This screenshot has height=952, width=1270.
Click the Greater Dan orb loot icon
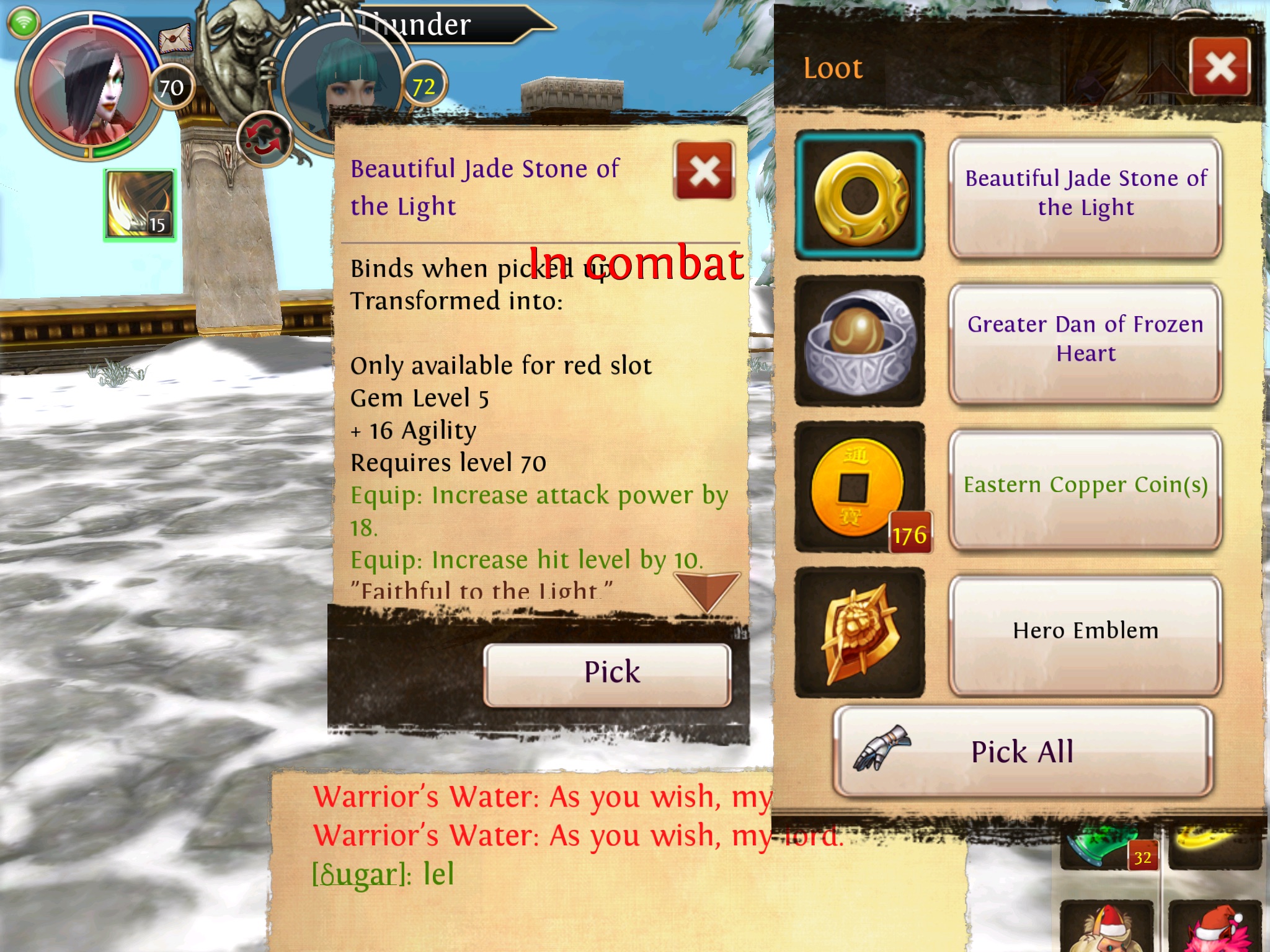860,342
